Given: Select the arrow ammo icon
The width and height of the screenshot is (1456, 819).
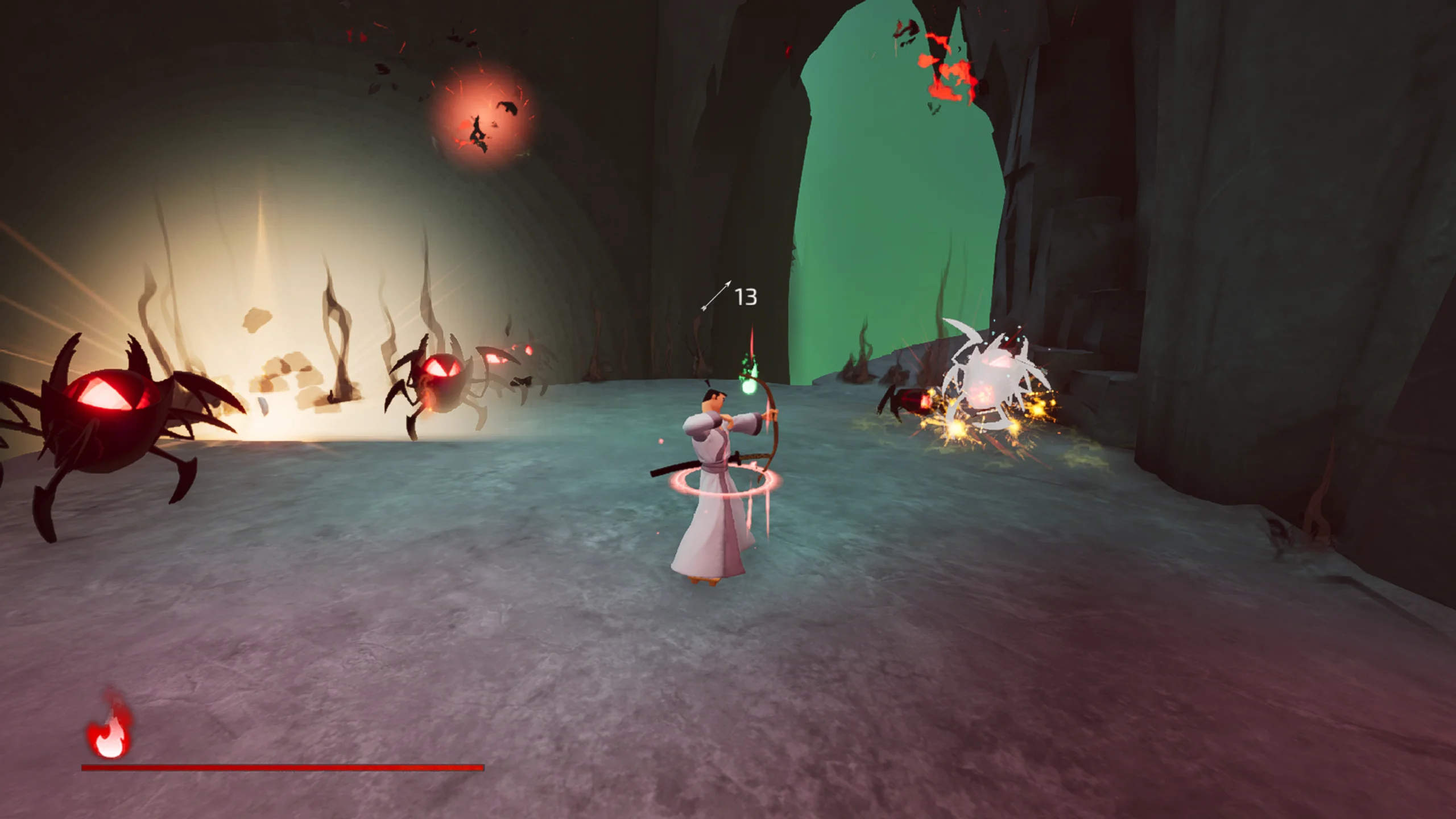Looking at the screenshot, I should click(x=716, y=296).
